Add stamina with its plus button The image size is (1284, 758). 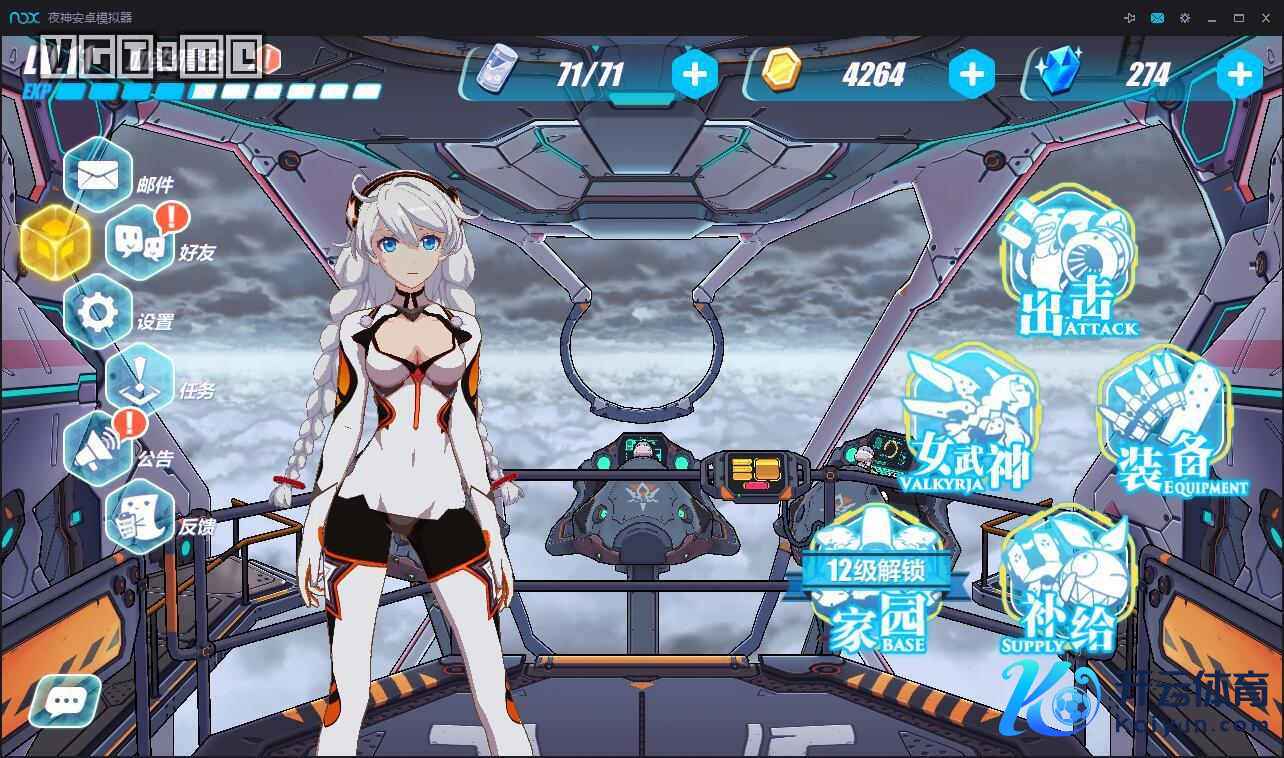[695, 75]
